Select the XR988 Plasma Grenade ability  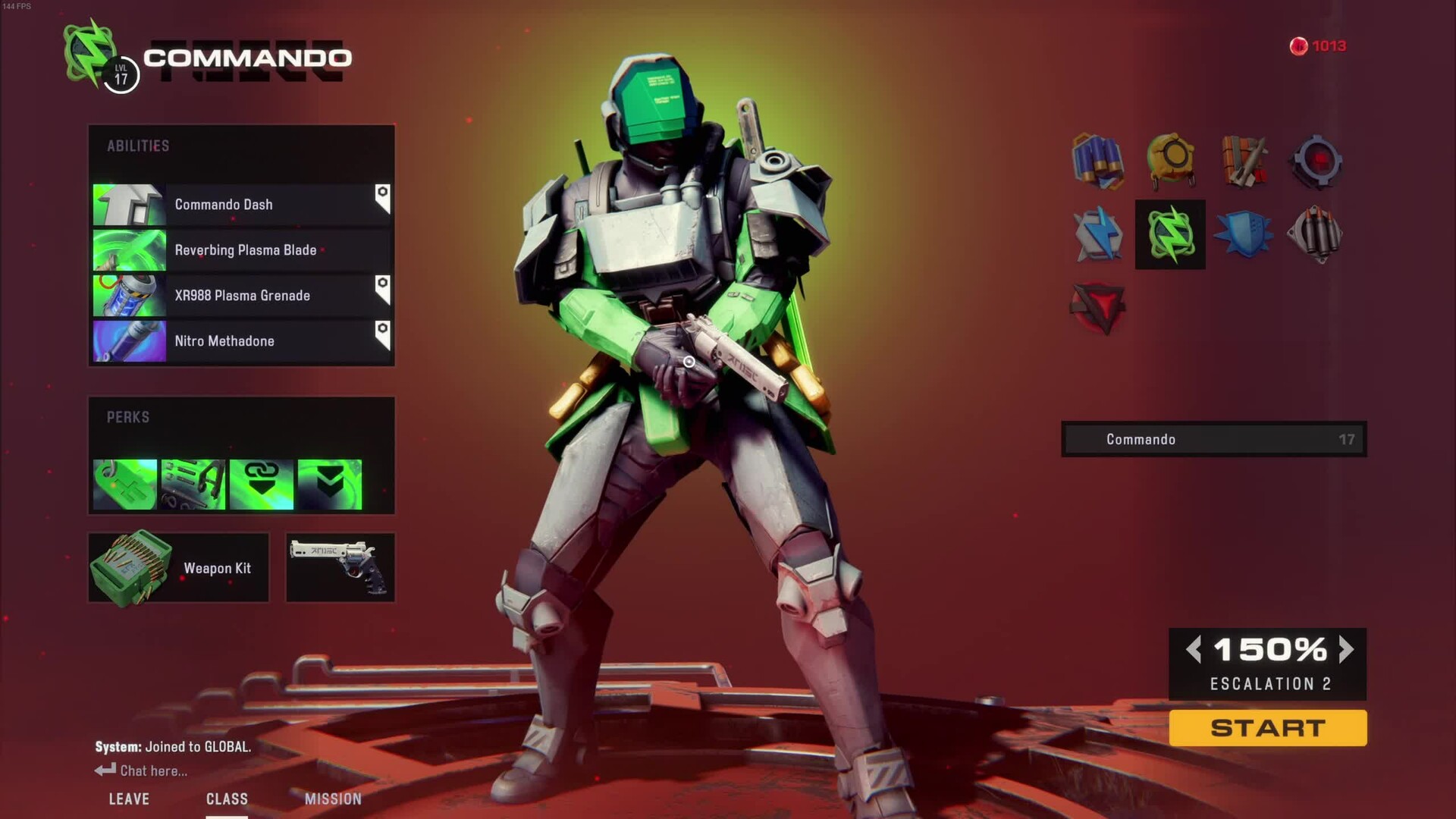coord(241,296)
